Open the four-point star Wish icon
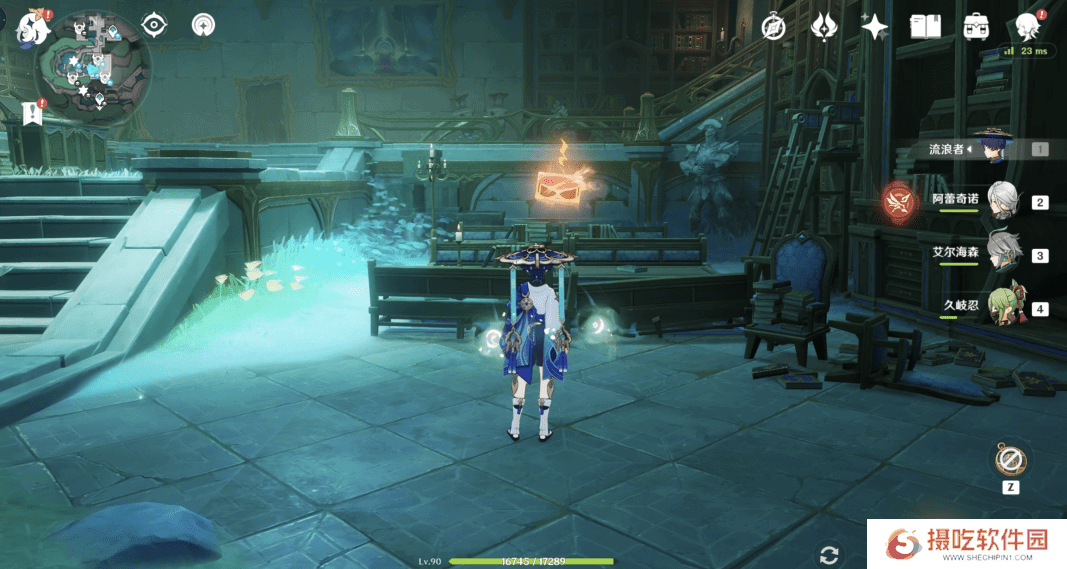This screenshot has height=569, width=1067. (874, 27)
